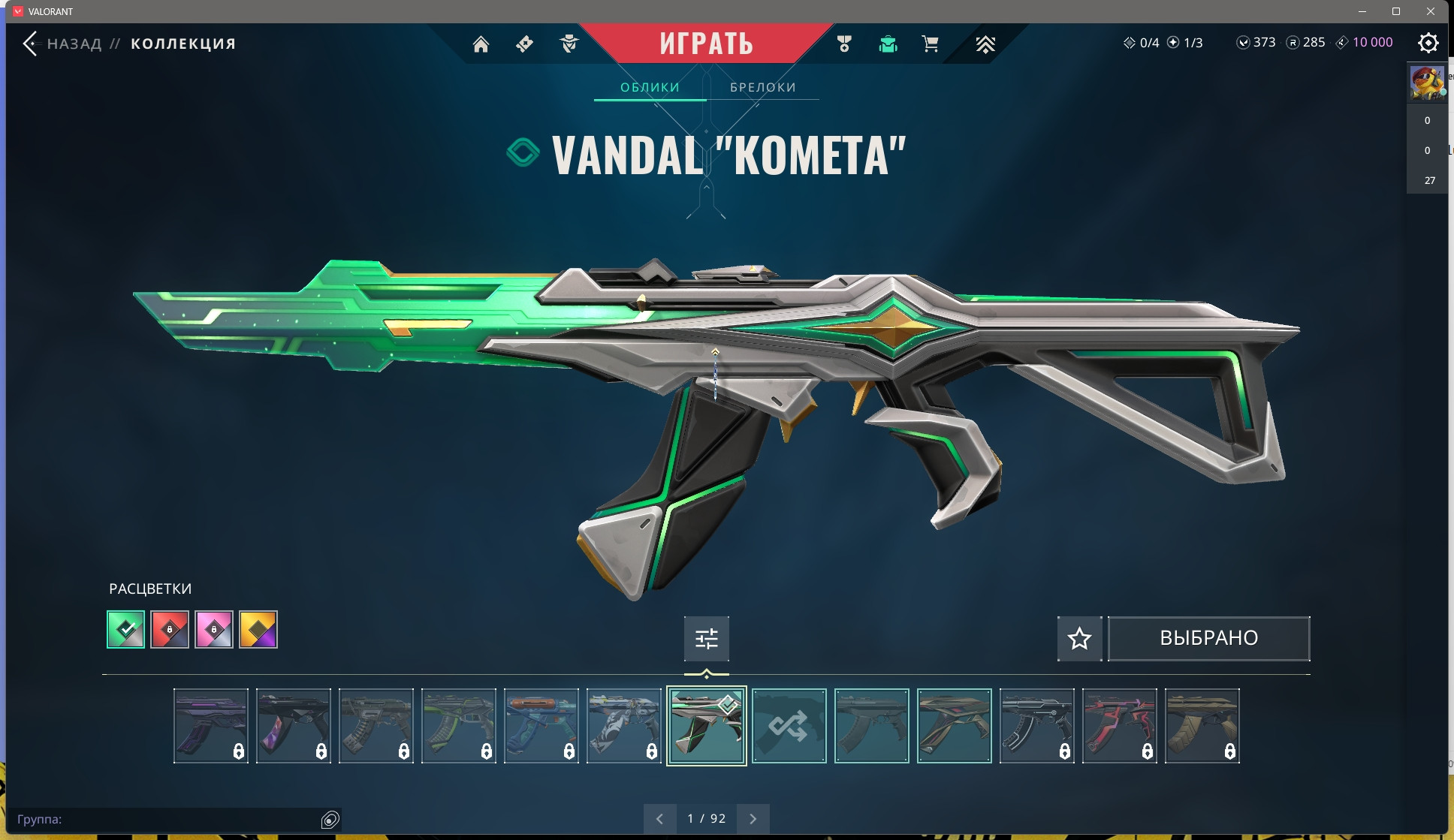Viewport: 1454px width, 840px height.
Task: Open the home screen via house icon
Action: [x=481, y=44]
